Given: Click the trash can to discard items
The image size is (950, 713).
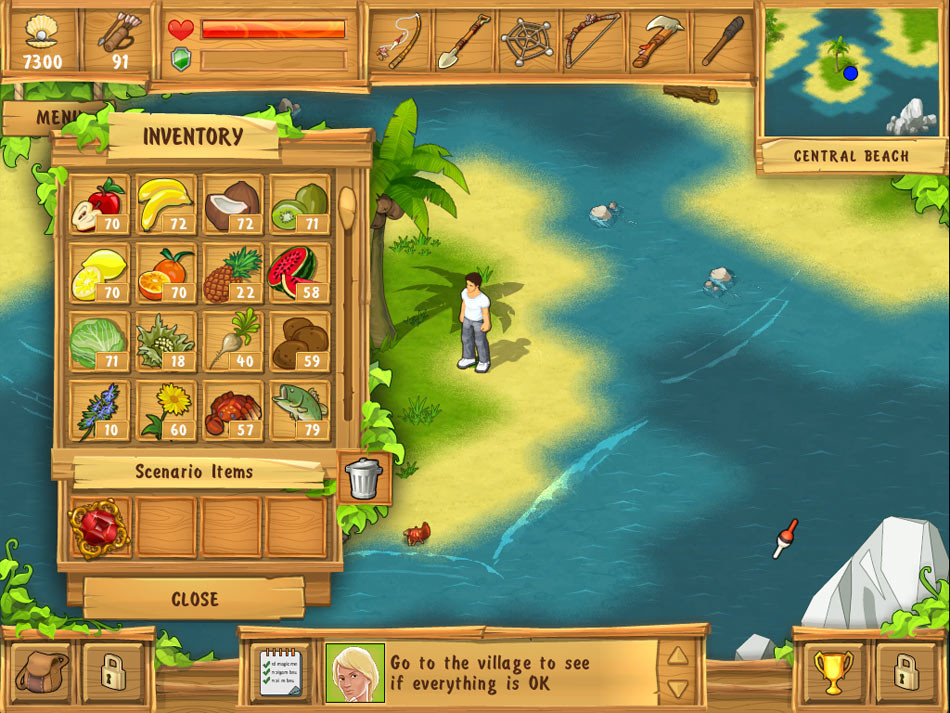Looking at the screenshot, I should 363,478.
